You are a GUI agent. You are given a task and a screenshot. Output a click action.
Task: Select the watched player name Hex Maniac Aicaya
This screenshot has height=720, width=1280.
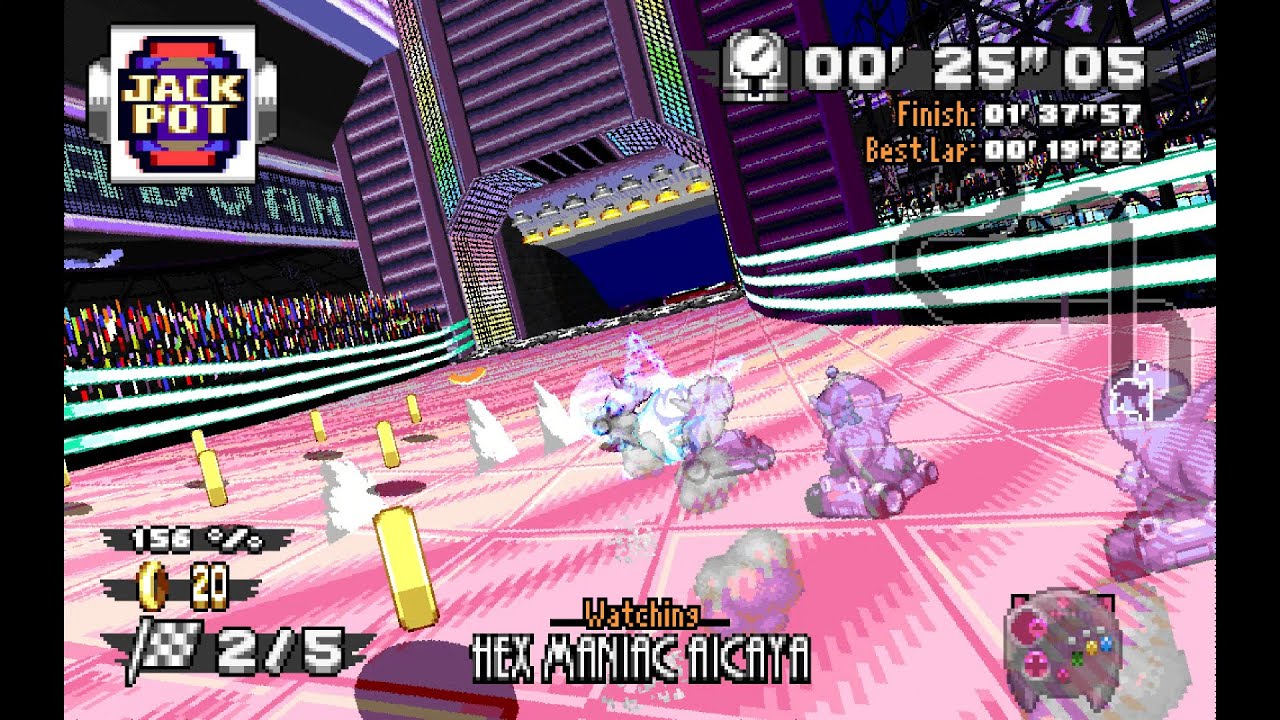pos(641,658)
